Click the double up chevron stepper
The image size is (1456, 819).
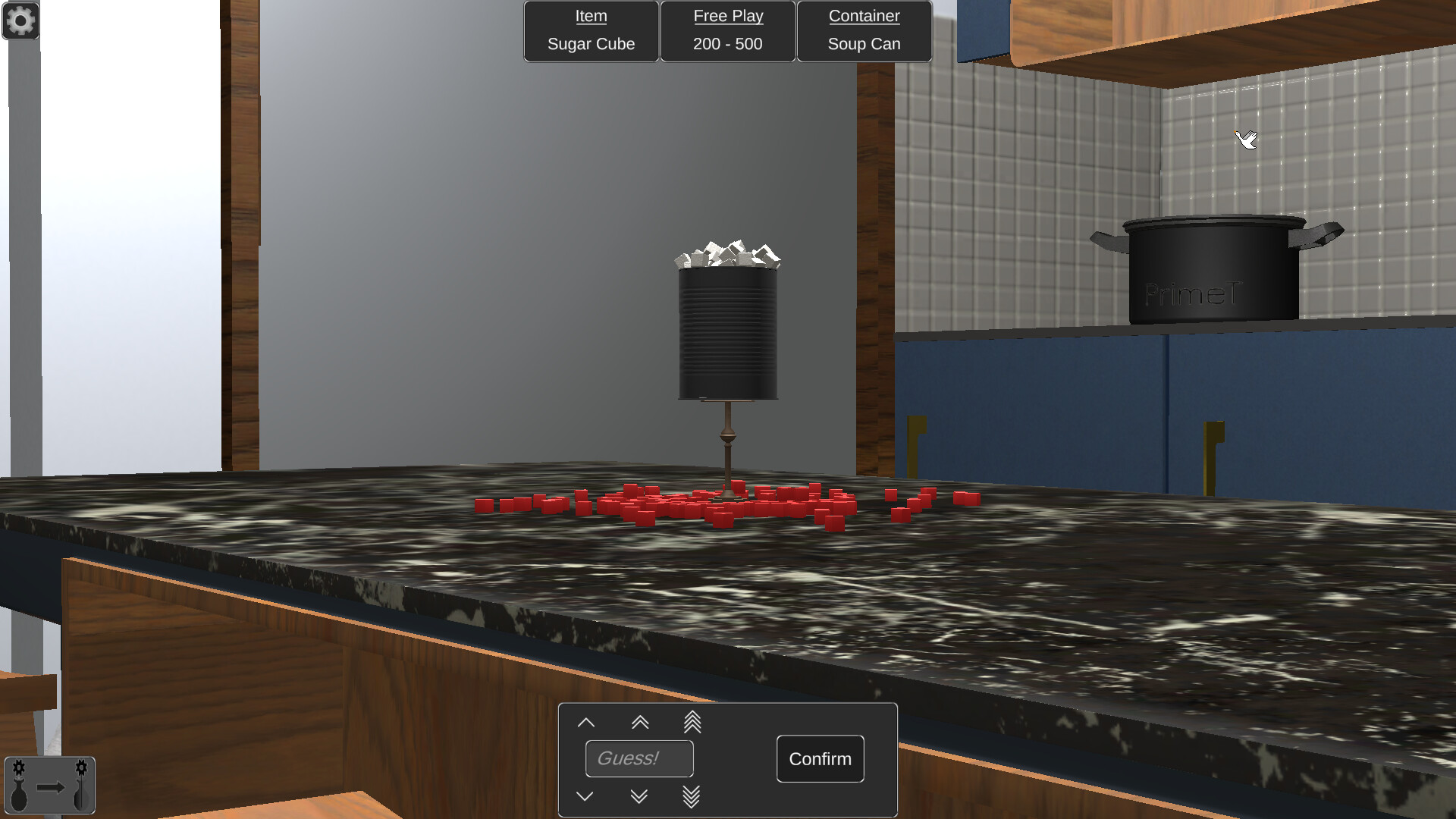[639, 722]
